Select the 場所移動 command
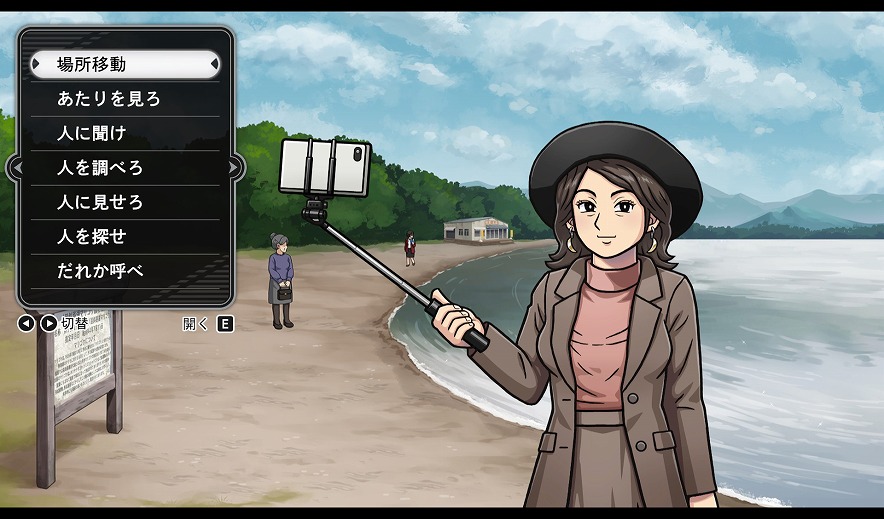 (125, 65)
